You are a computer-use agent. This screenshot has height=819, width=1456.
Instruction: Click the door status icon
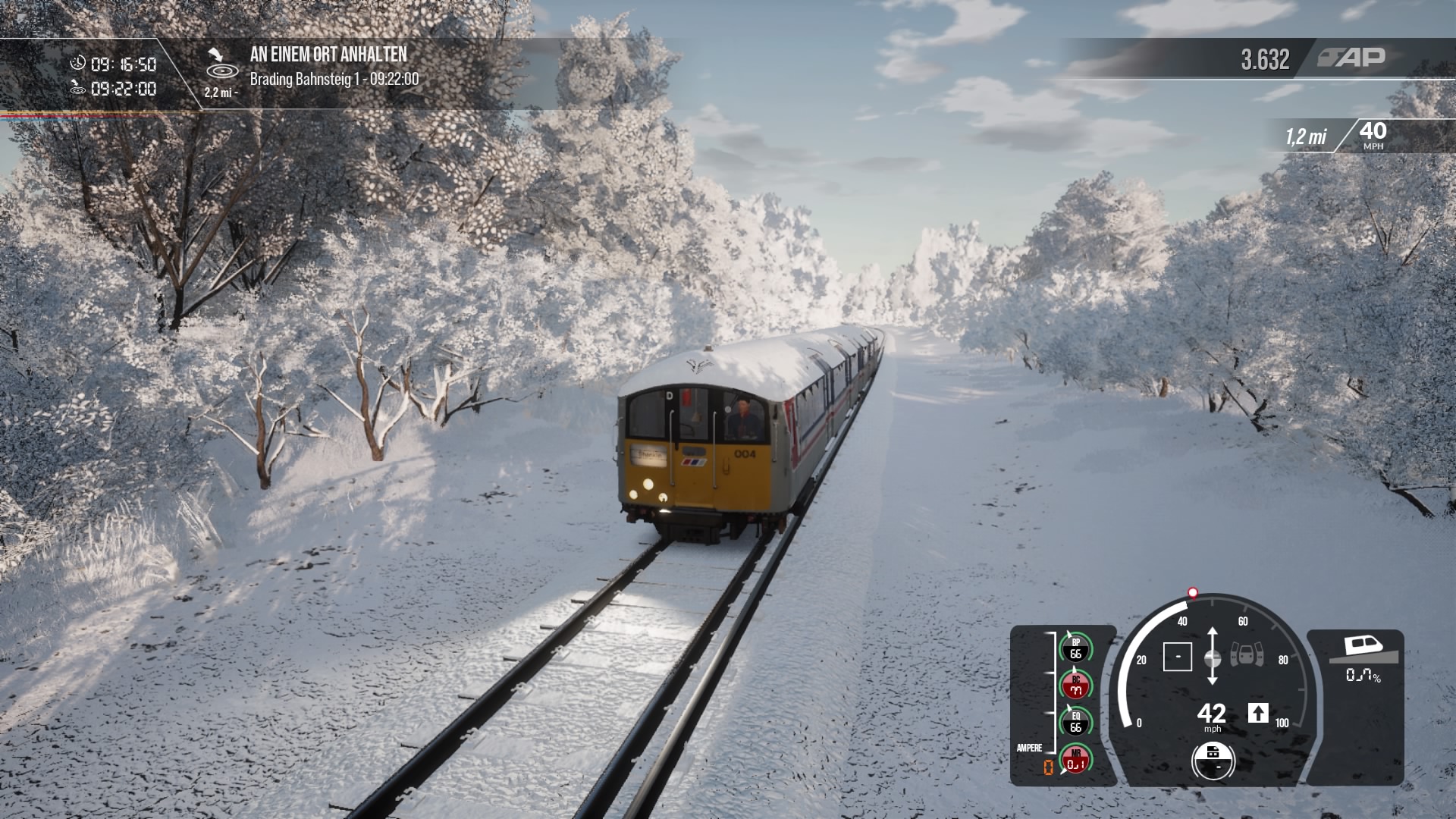coord(1247,654)
